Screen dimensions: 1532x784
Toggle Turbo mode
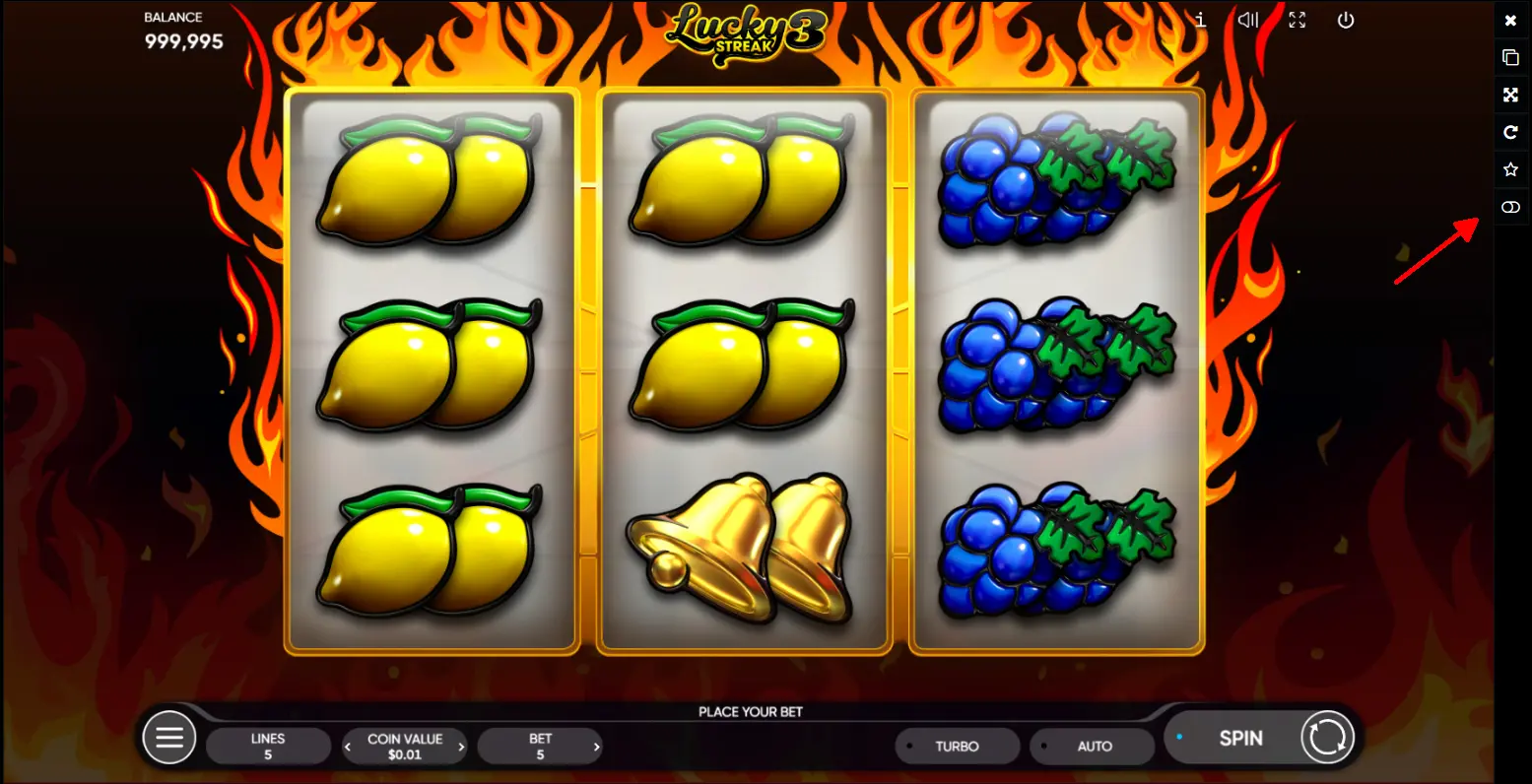coord(957,747)
